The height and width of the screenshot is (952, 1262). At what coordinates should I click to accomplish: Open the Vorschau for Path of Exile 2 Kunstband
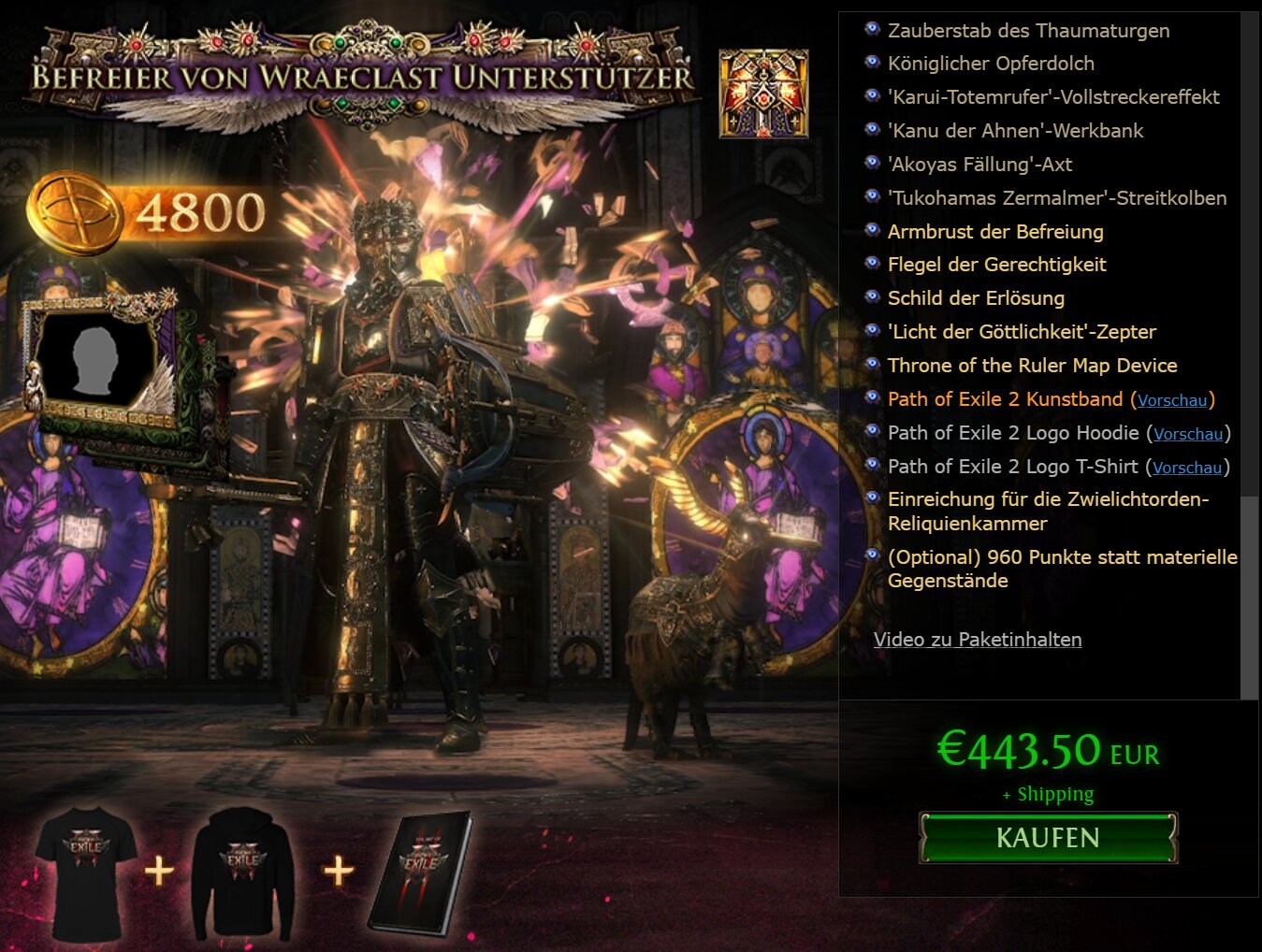(1173, 400)
